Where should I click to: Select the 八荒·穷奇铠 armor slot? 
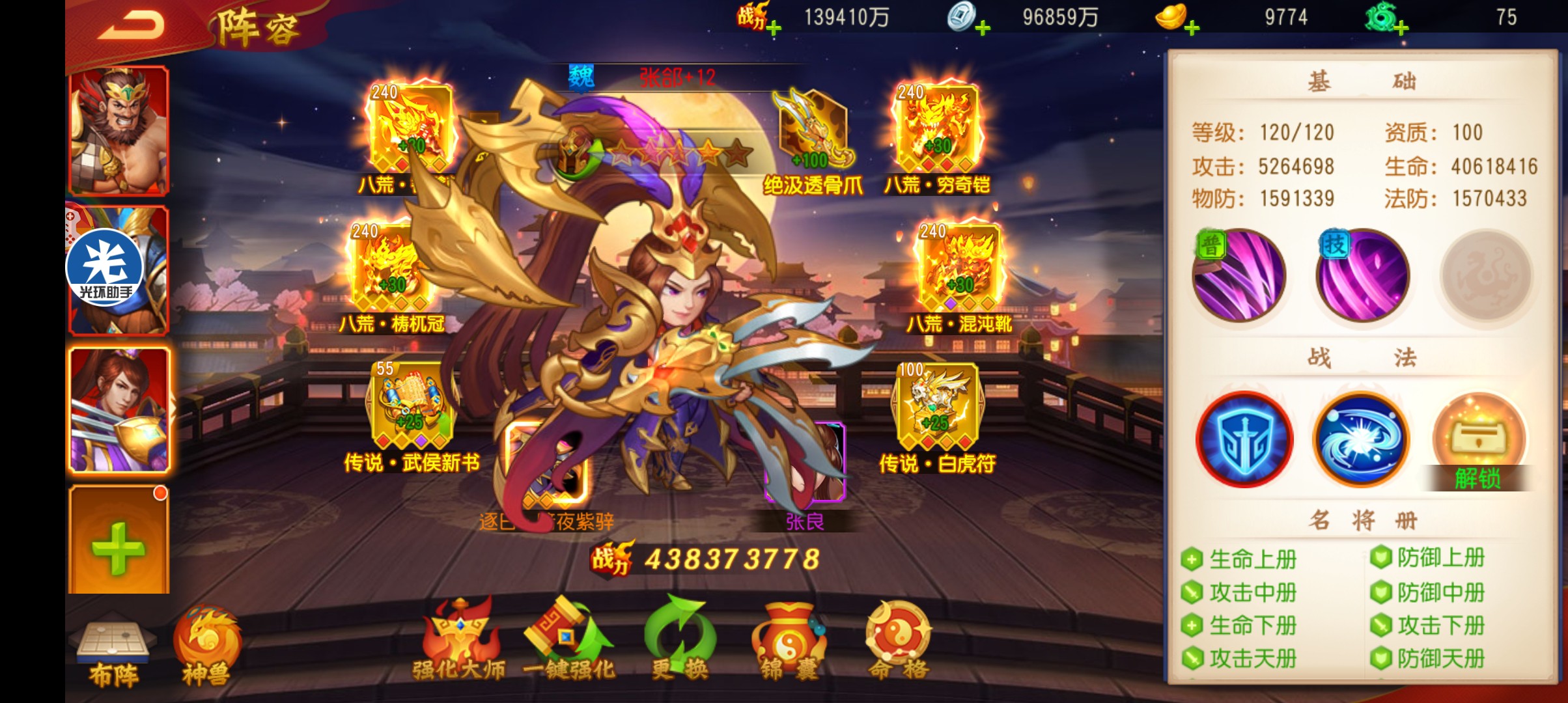coord(937,129)
